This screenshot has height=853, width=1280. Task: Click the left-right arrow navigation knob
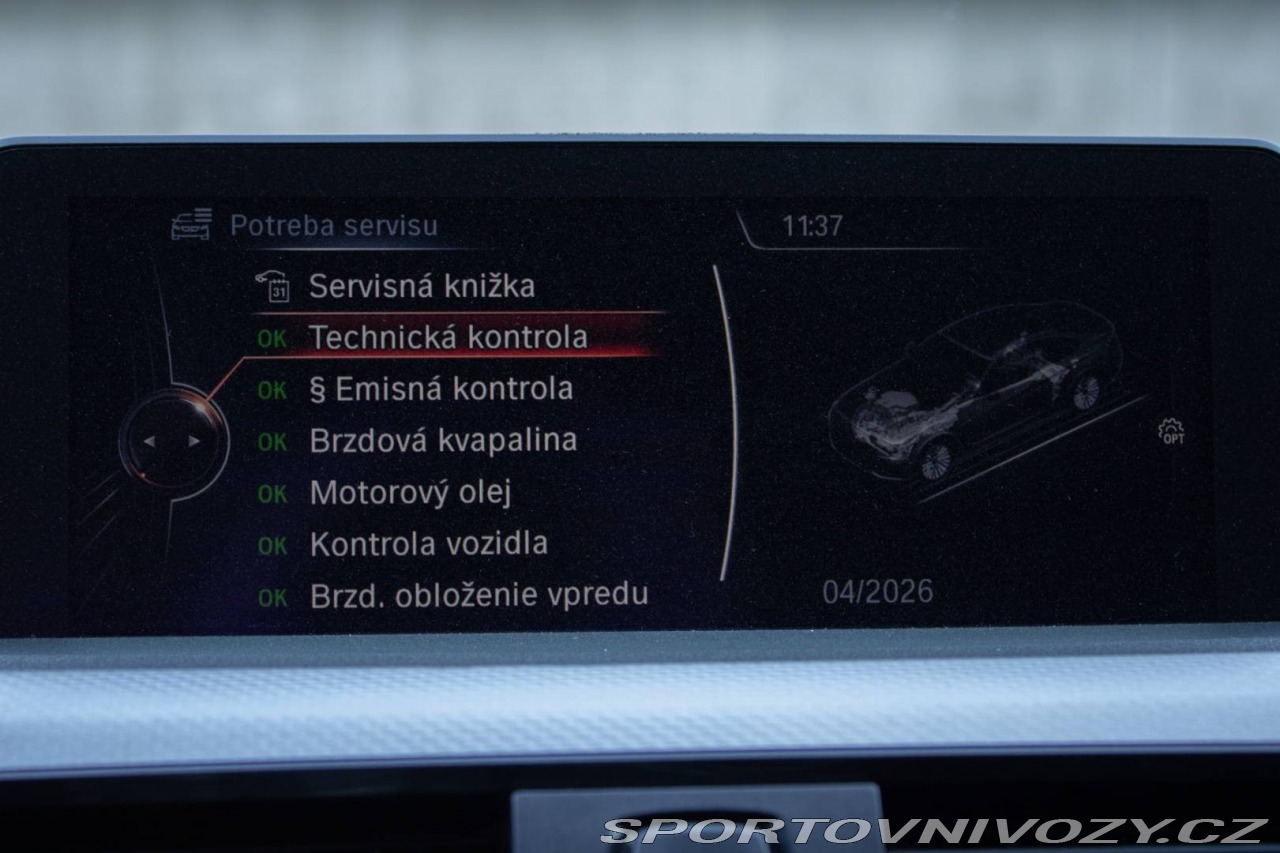171,441
